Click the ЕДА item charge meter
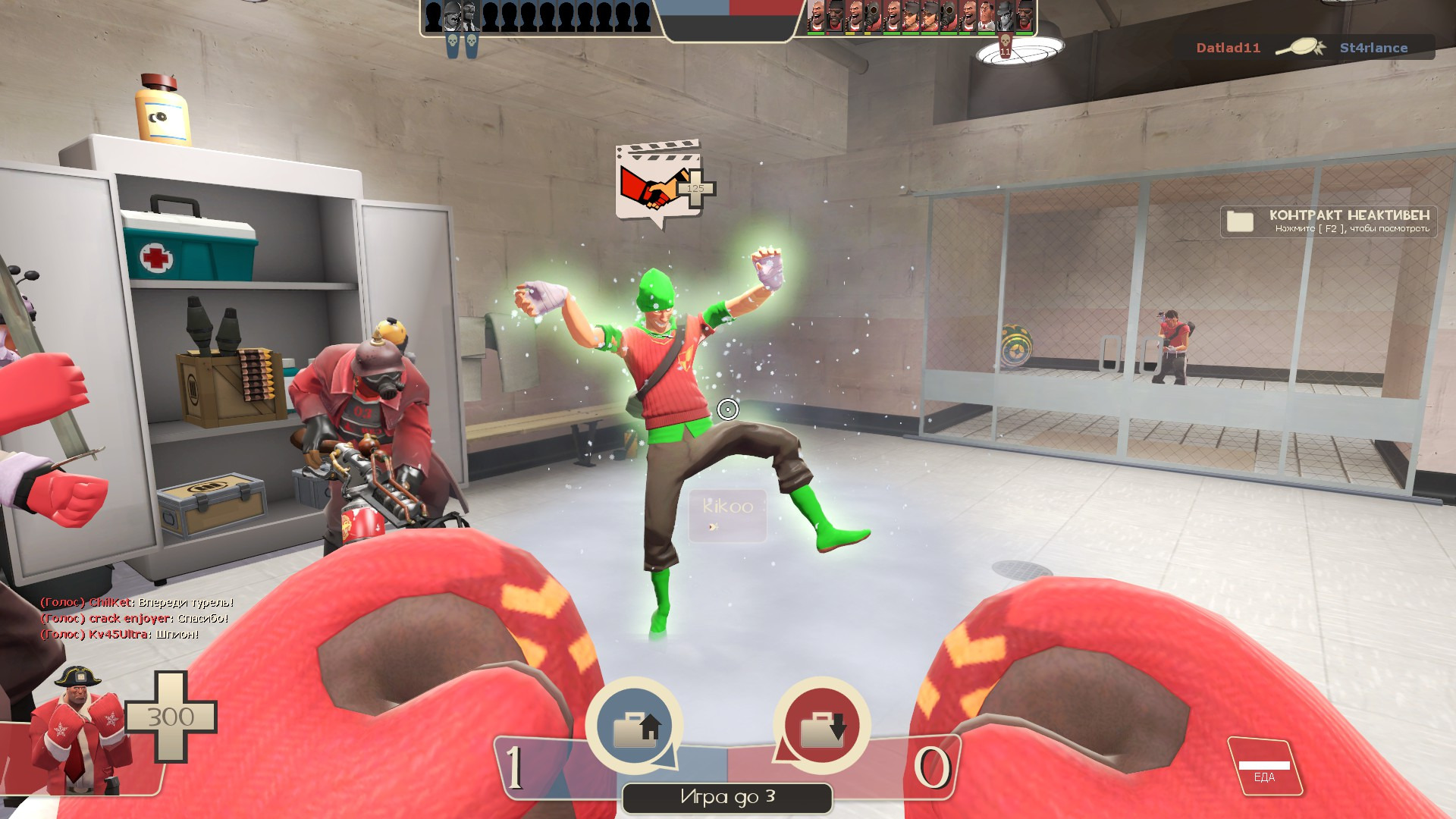The image size is (1456, 819). [1264, 767]
